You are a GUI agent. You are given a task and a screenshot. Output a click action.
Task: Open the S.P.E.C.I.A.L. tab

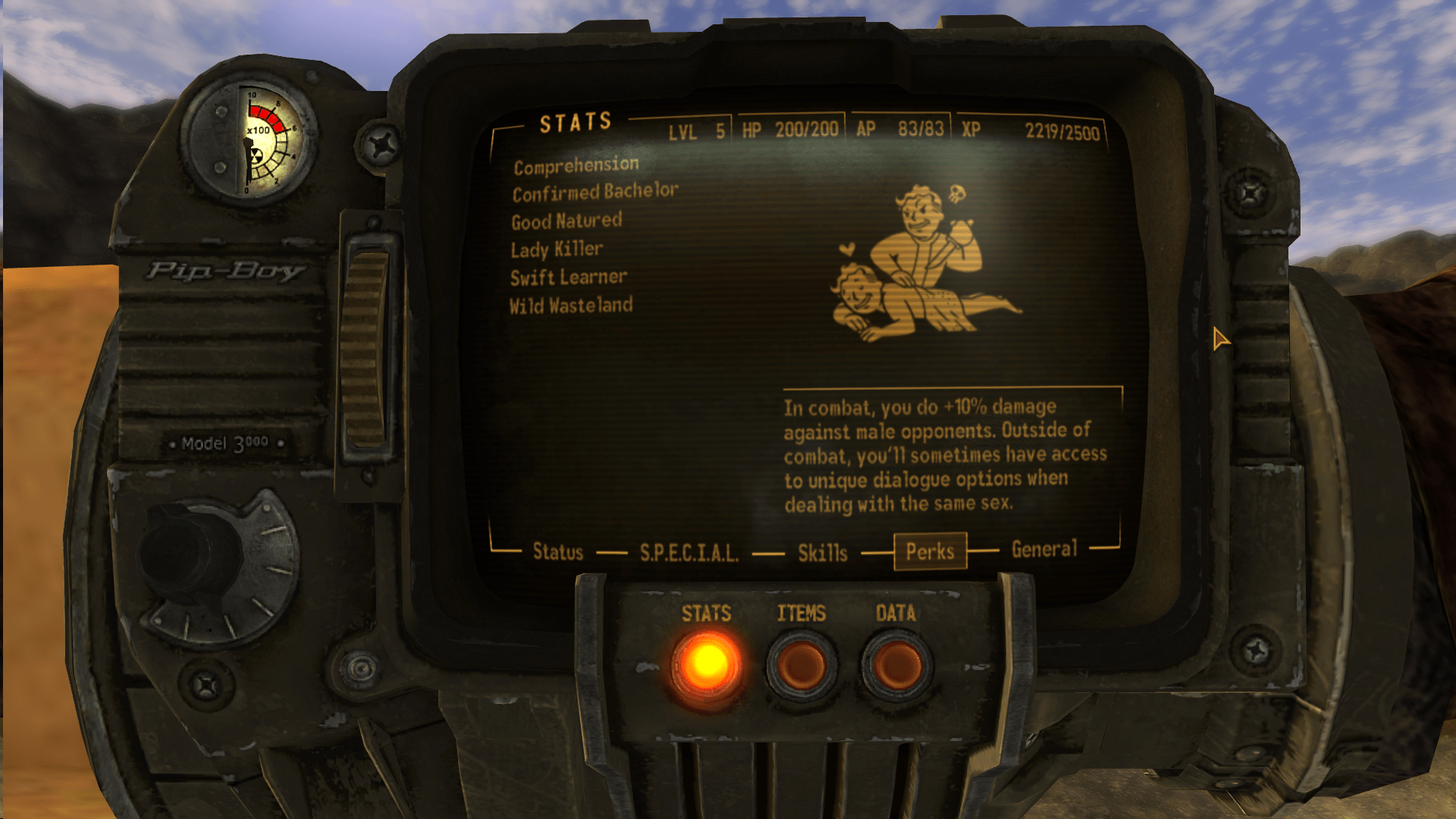coord(689,553)
